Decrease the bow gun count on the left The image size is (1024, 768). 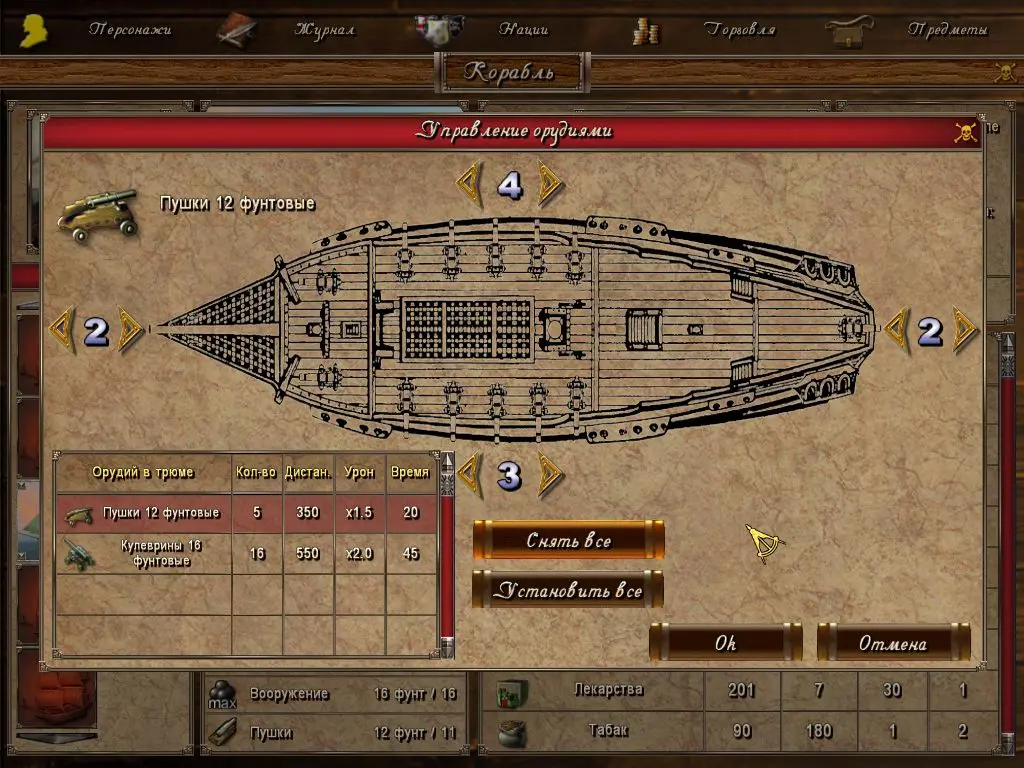click(x=61, y=330)
